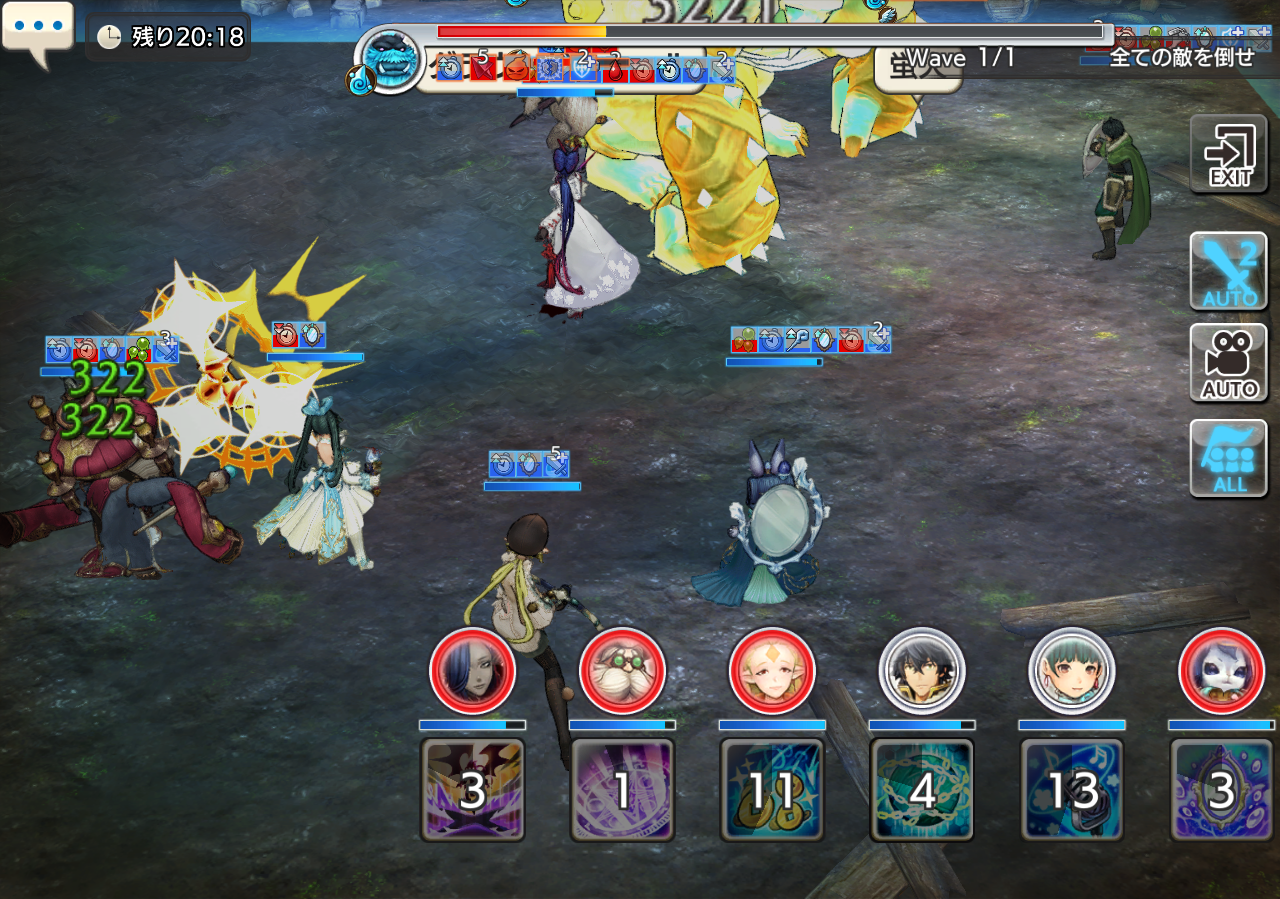Open the chat speech bubble

[x=37, y=30]
